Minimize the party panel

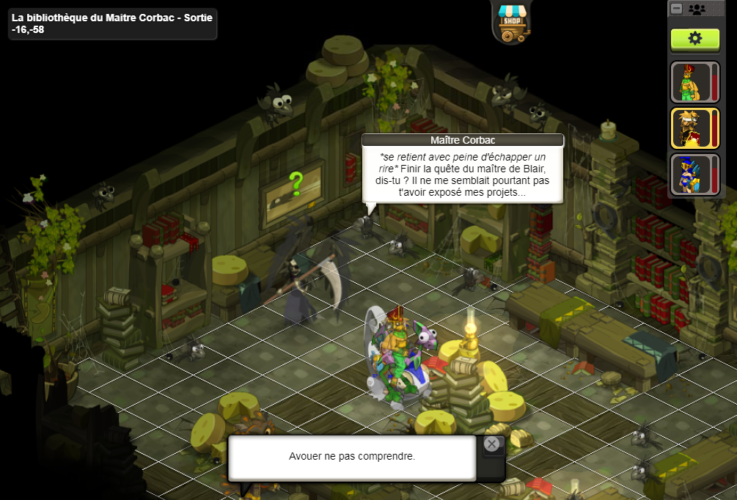tap(677, 9)
